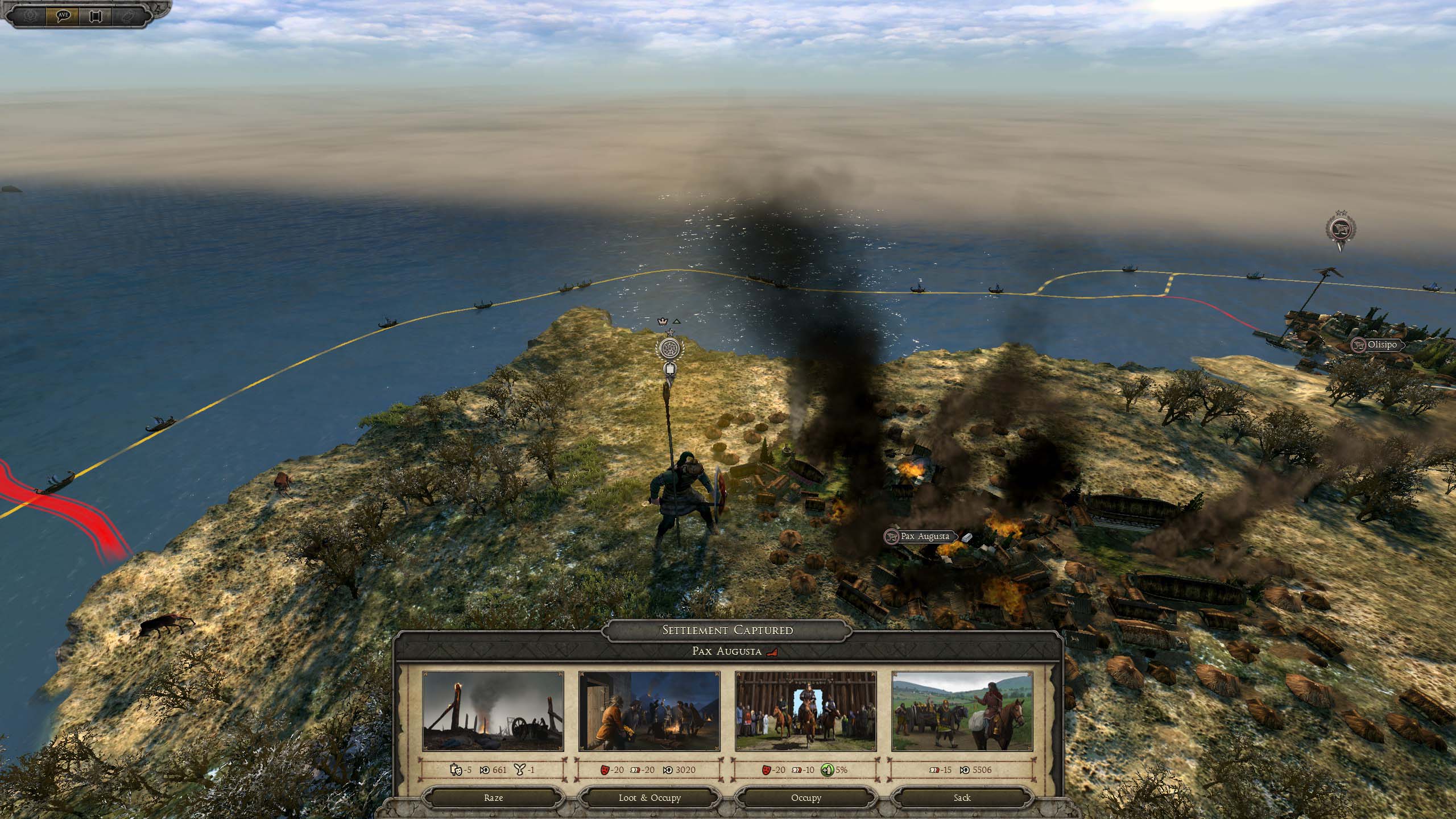
Task: Toggle the AVE speech bubble advisor button
Action: point(63,15)
